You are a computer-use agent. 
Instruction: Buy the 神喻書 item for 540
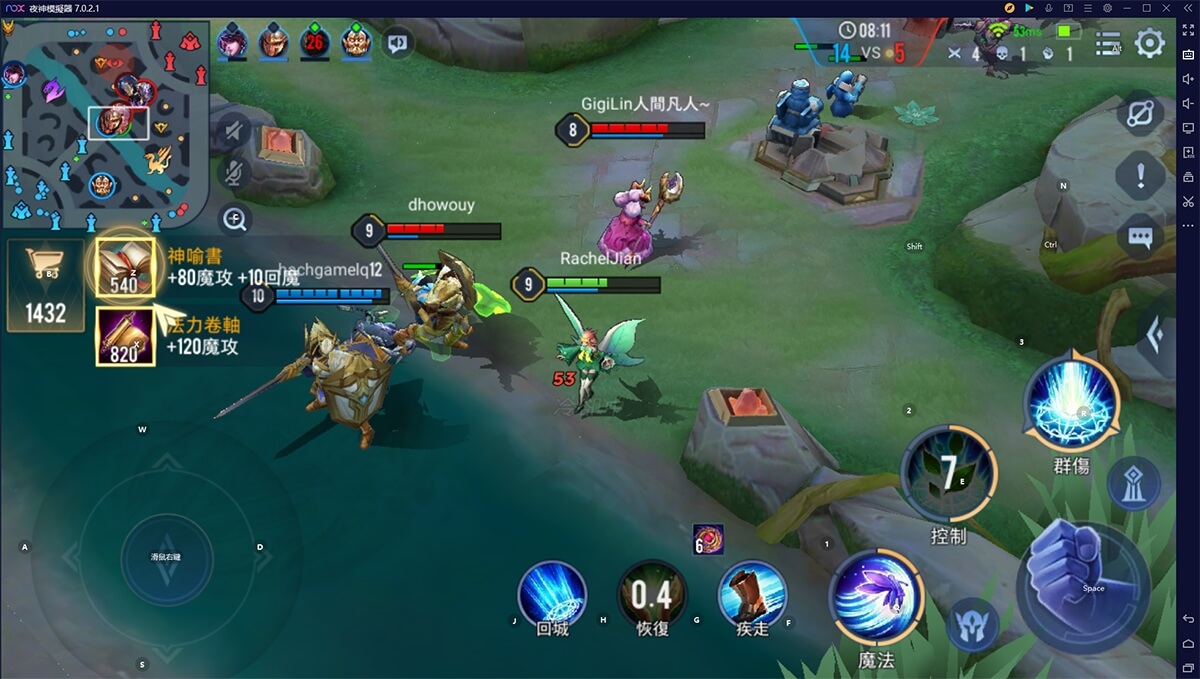125,268
